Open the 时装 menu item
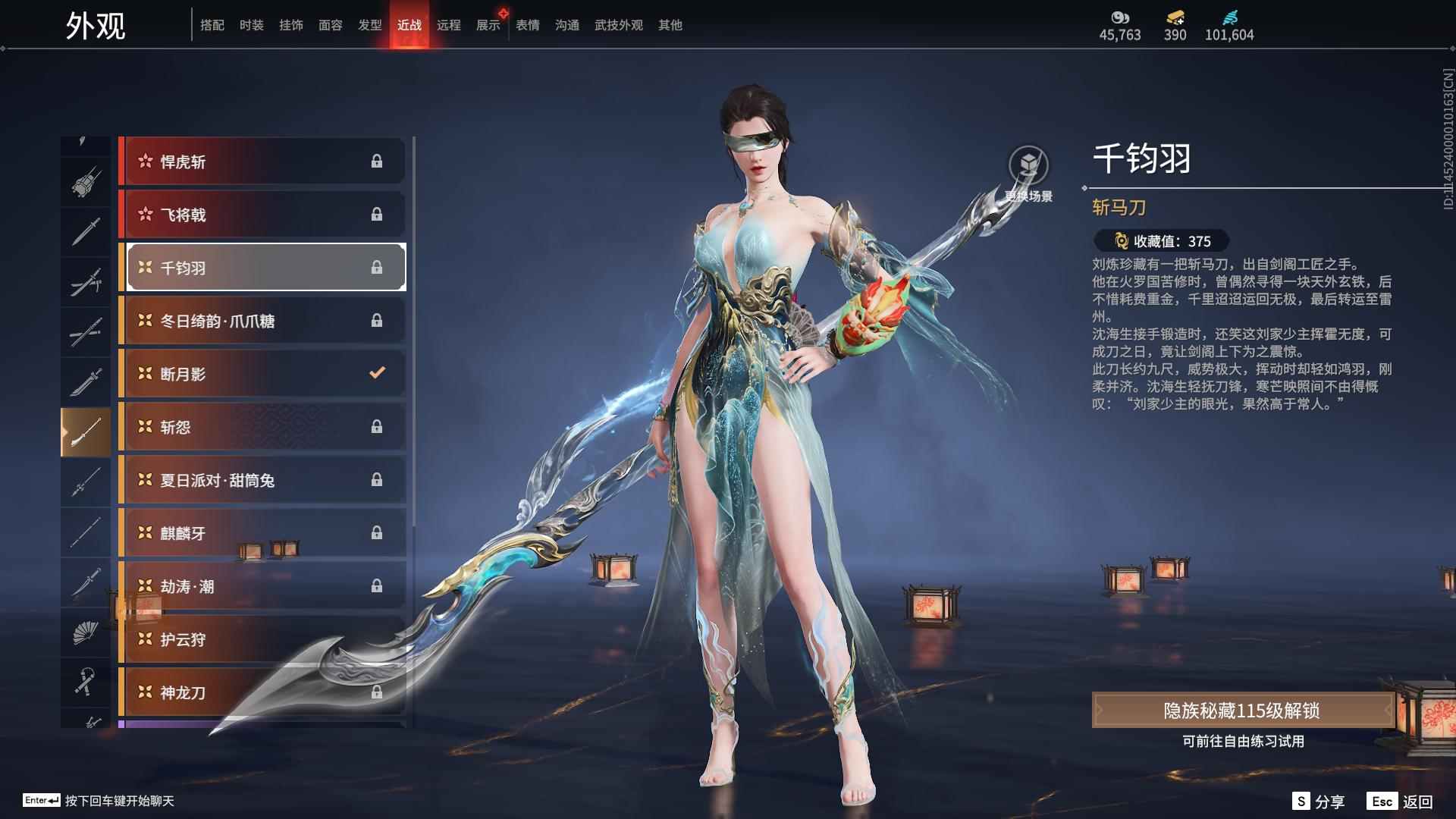The width and height of the screenshot is (1456, 819). tap(252, 24)
